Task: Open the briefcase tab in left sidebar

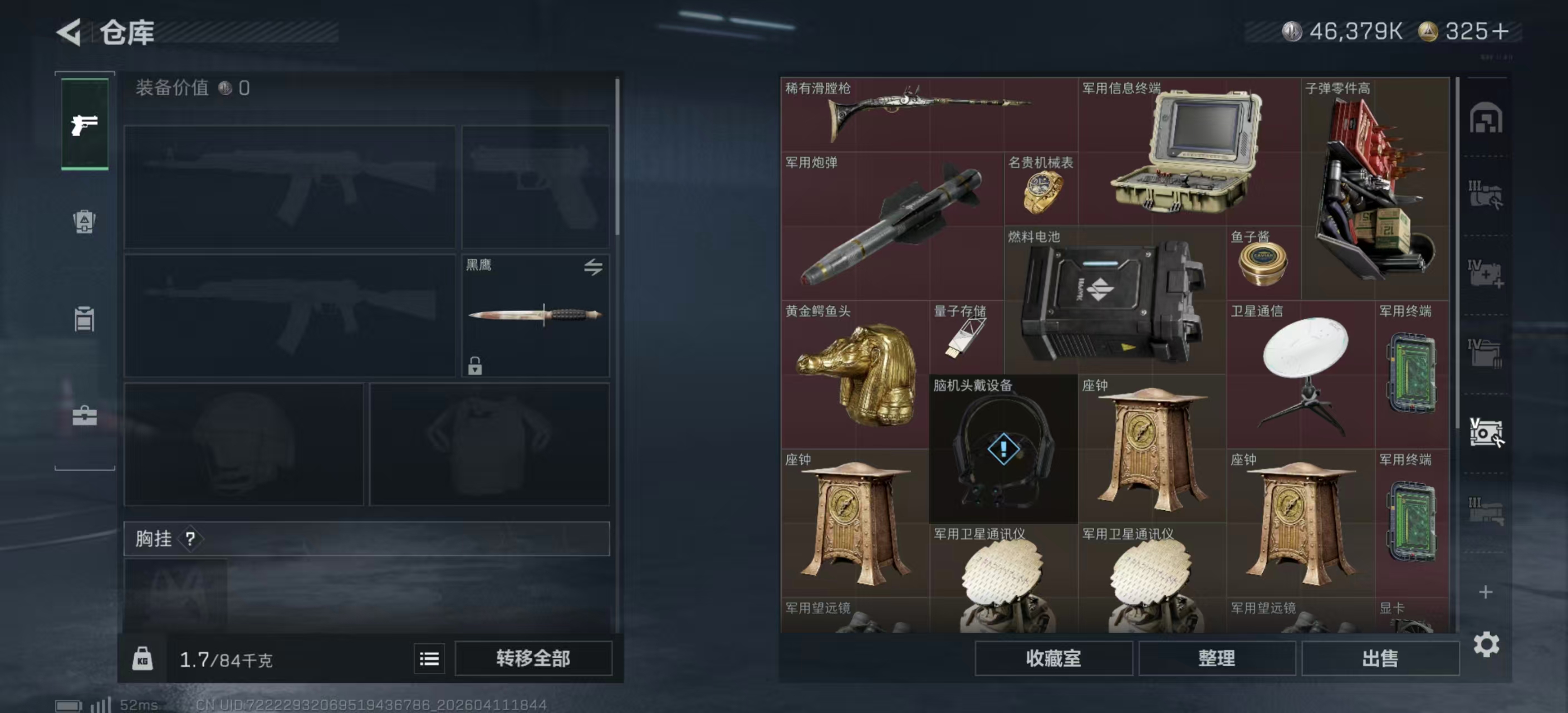Action: 85,416
